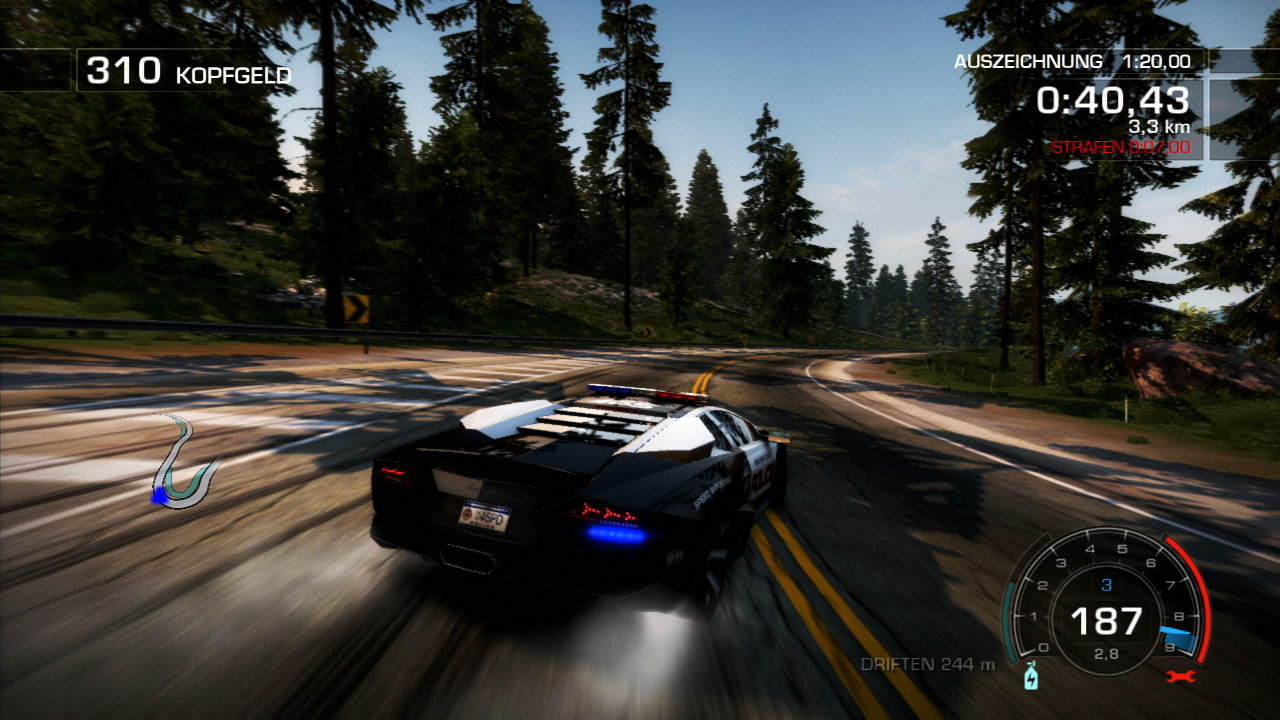Click the speedometer dial
The width and height of the screenshot is (1280, 720).
[1105, 600]
